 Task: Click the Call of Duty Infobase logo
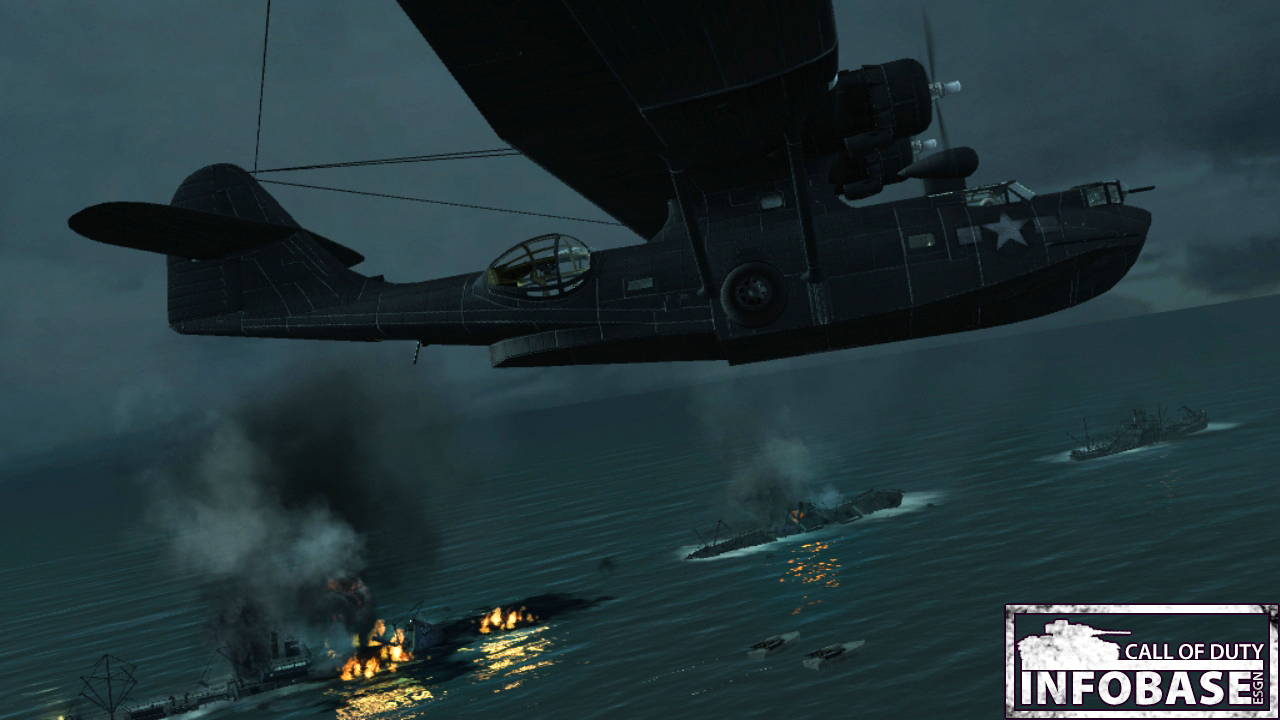pyautogui.click(x=1141, y=661)
